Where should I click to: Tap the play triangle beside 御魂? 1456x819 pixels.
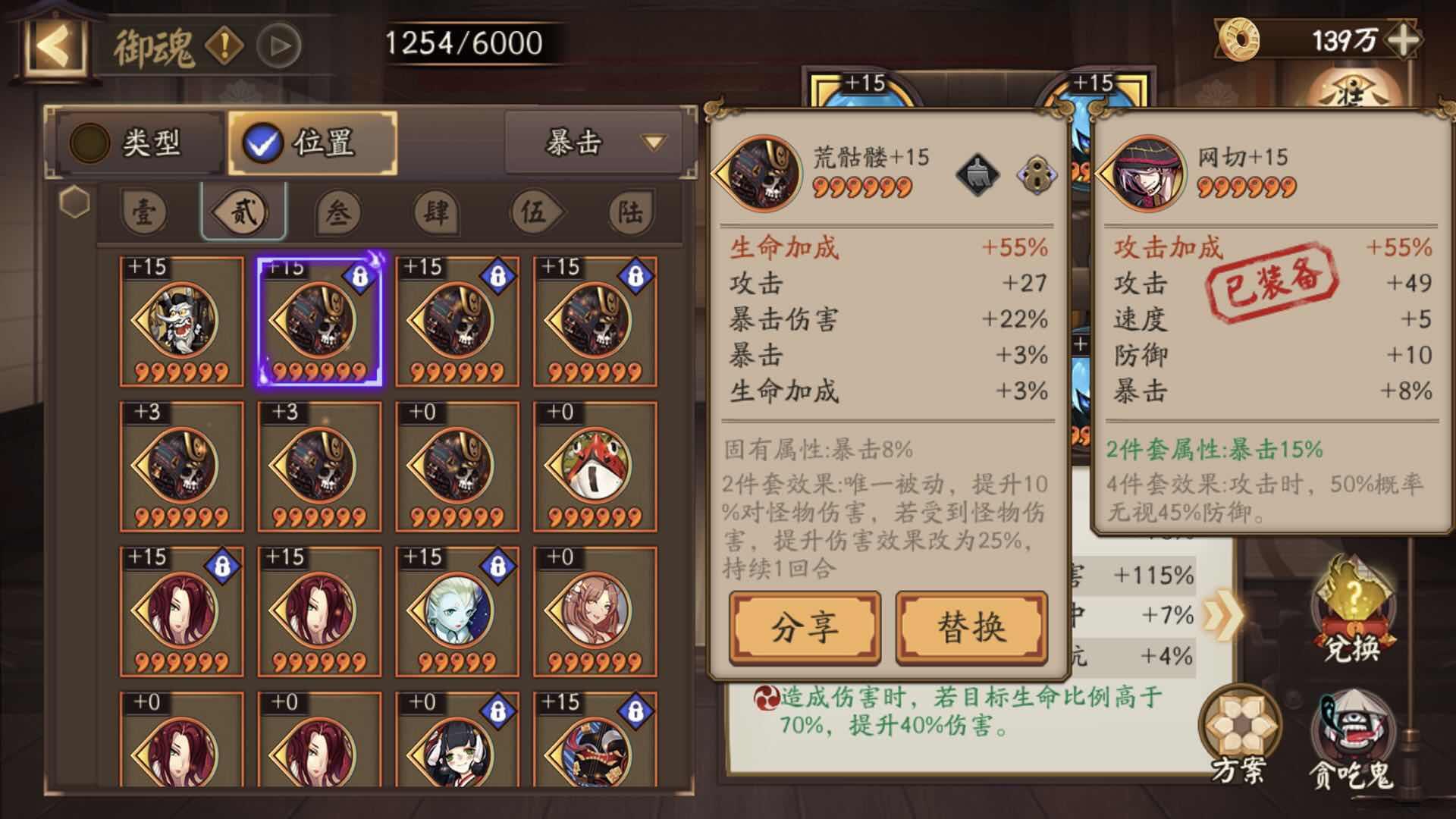[278, 46]
